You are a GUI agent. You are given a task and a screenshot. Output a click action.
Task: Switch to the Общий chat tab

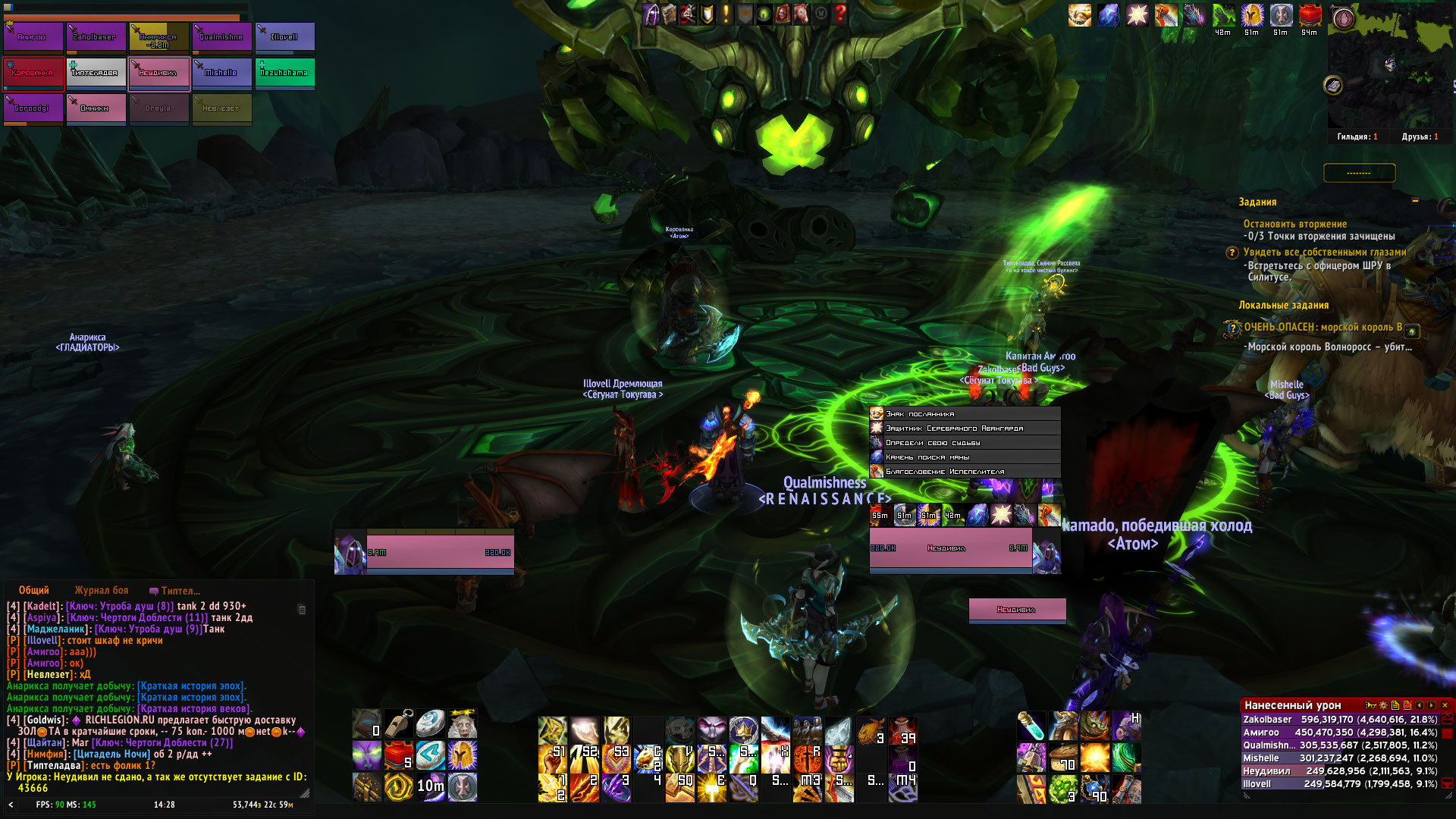point(34,591)
